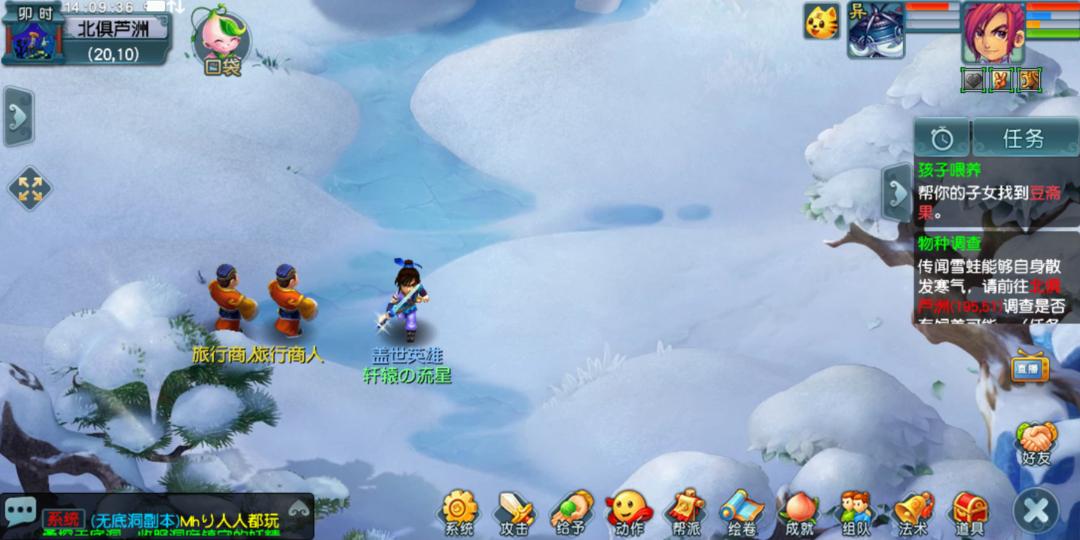Open the pink-haired player character portrait
This screenshot has height=540, width=1080.
tap(992, 33)
